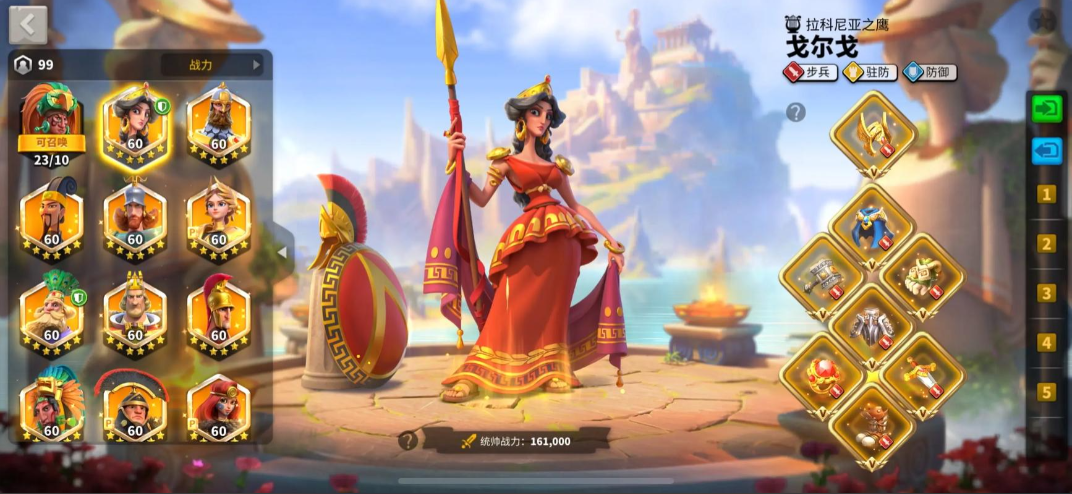Select the summonable commander with 23/10 shards
The height and width of the screenshot is (494, 1072).
pyautogui.click(x=51, y=125)
